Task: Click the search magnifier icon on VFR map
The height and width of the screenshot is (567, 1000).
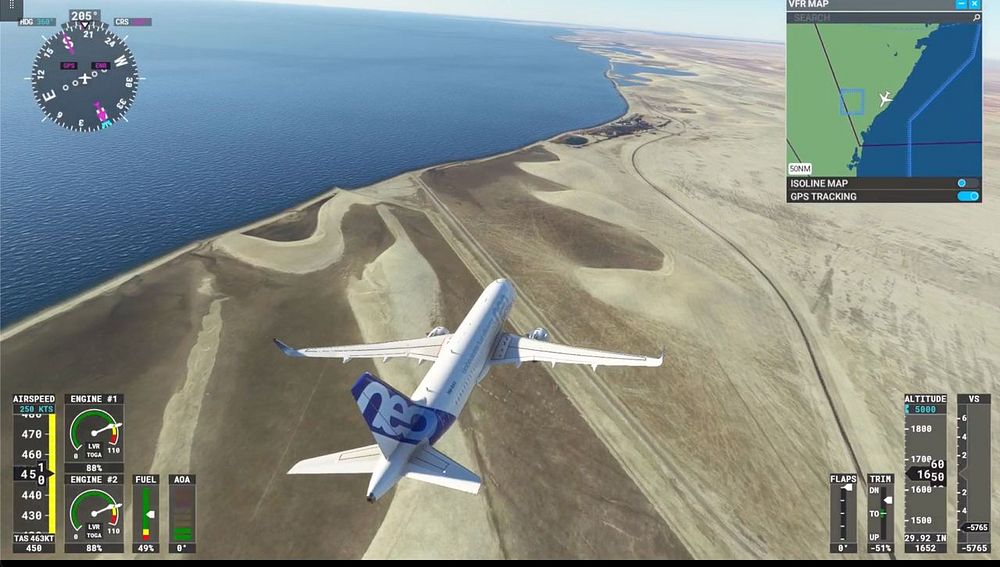Action: [976, 18]
